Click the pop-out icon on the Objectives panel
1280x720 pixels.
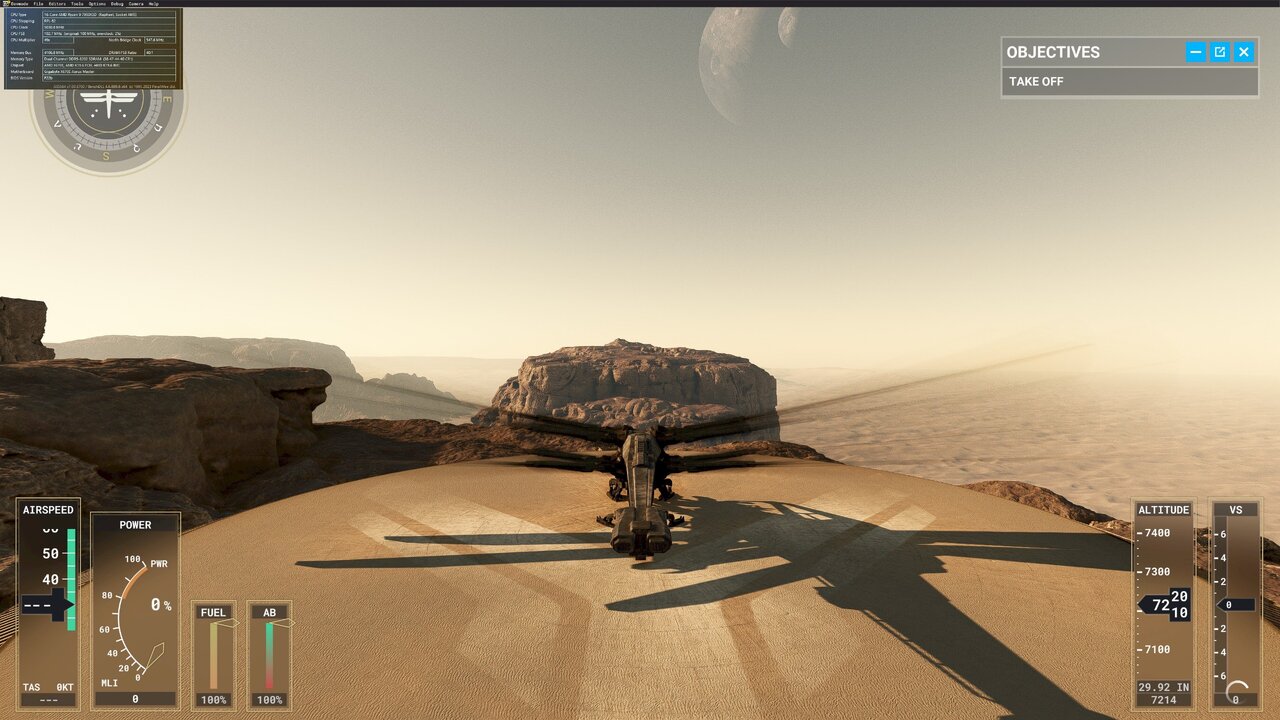point(1219,52)
